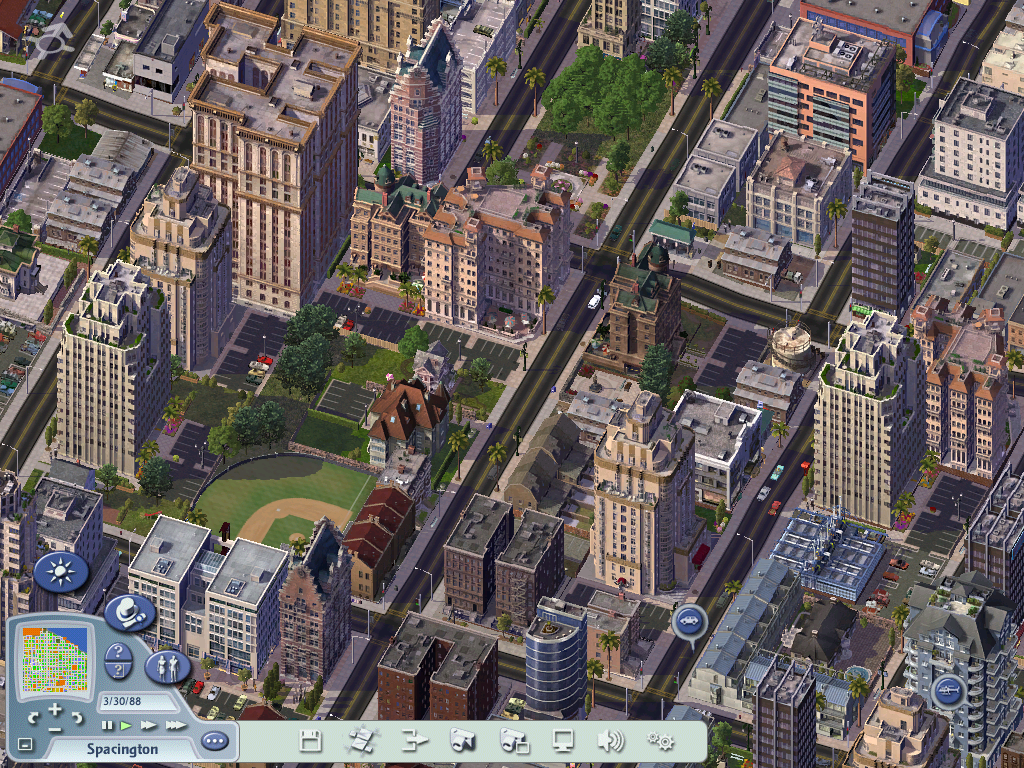This screenshot has height=768, width=1024.
Task: Take a snapshot with the camera icon
Action: (x=462, y=741)
